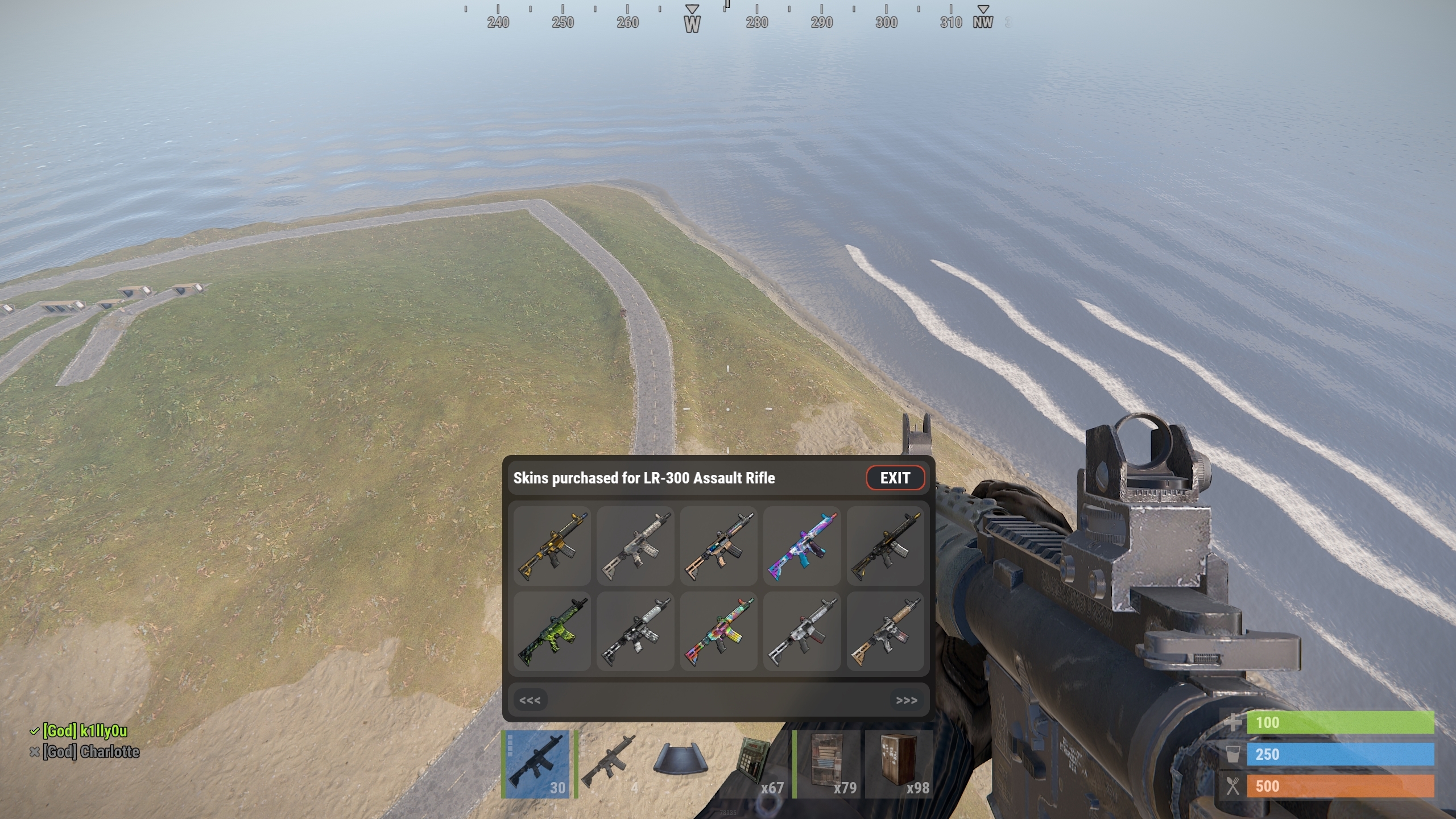Go to the previous skins page
Image resolution: width=1456 pixels, height=819 pixels.
[x=530, y=700]
